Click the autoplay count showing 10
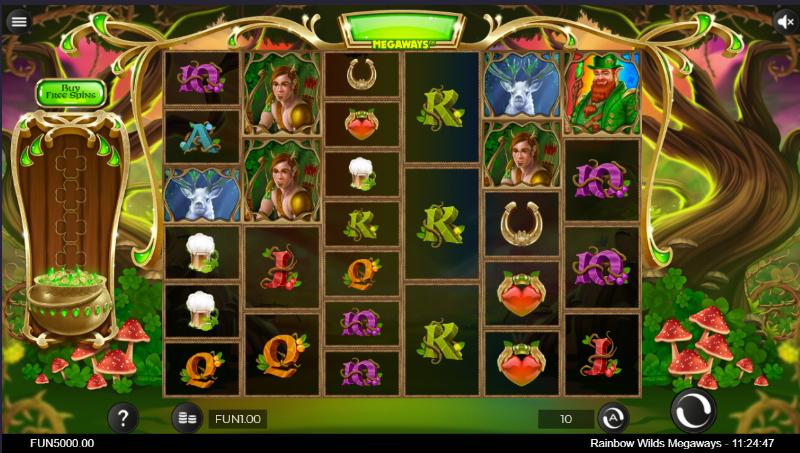This screenshot has width=800, height=453. (566, 418)
